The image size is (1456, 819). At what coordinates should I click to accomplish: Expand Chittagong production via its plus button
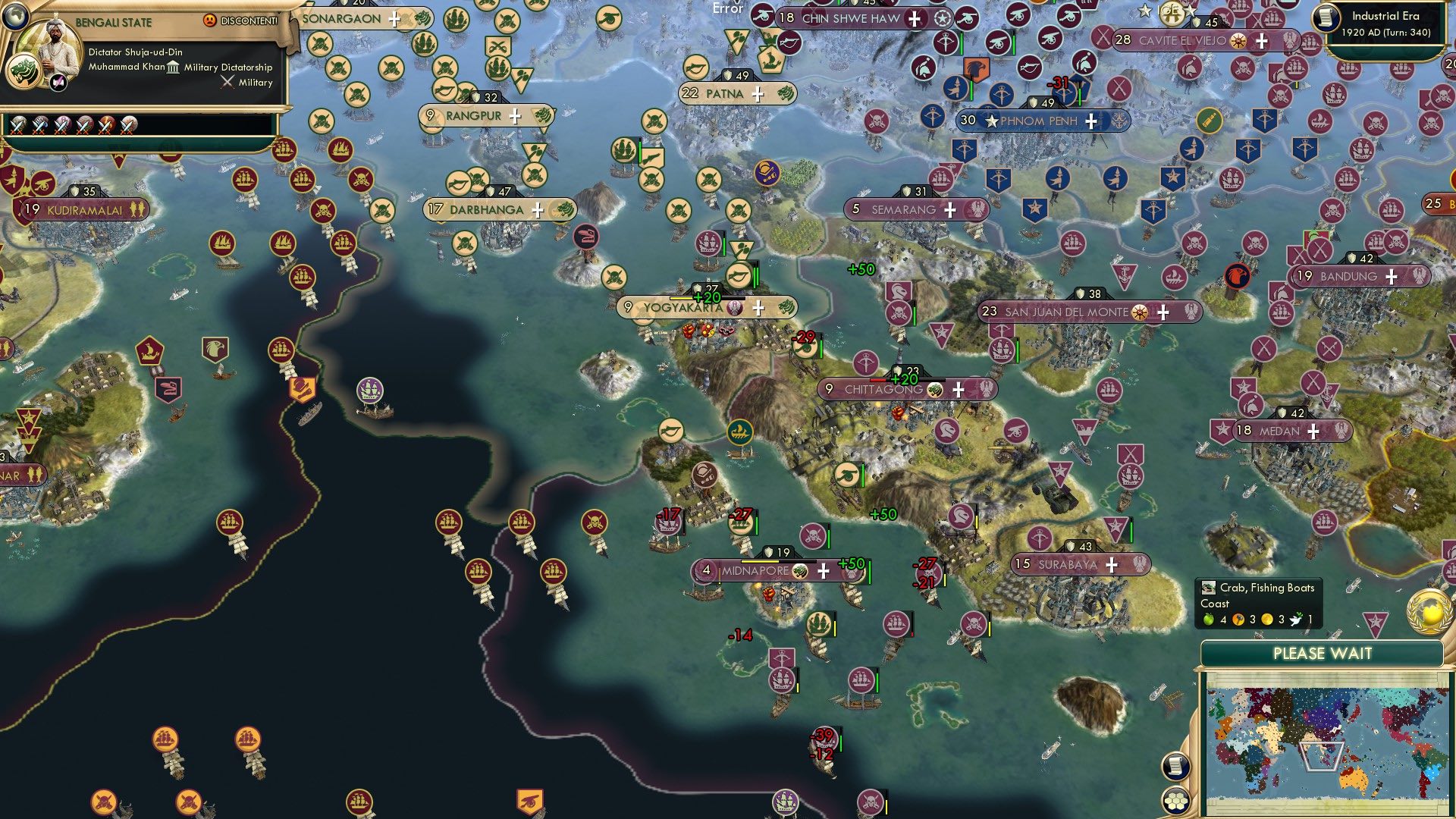pos(959,389)
